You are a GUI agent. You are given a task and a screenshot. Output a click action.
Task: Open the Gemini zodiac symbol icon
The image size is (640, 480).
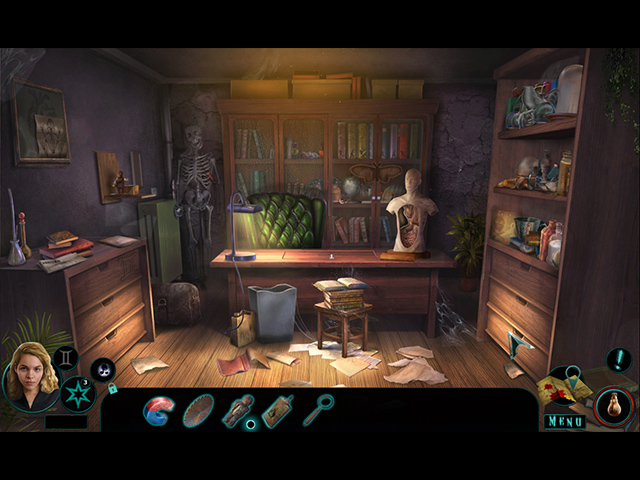click(x=66, y=357)
